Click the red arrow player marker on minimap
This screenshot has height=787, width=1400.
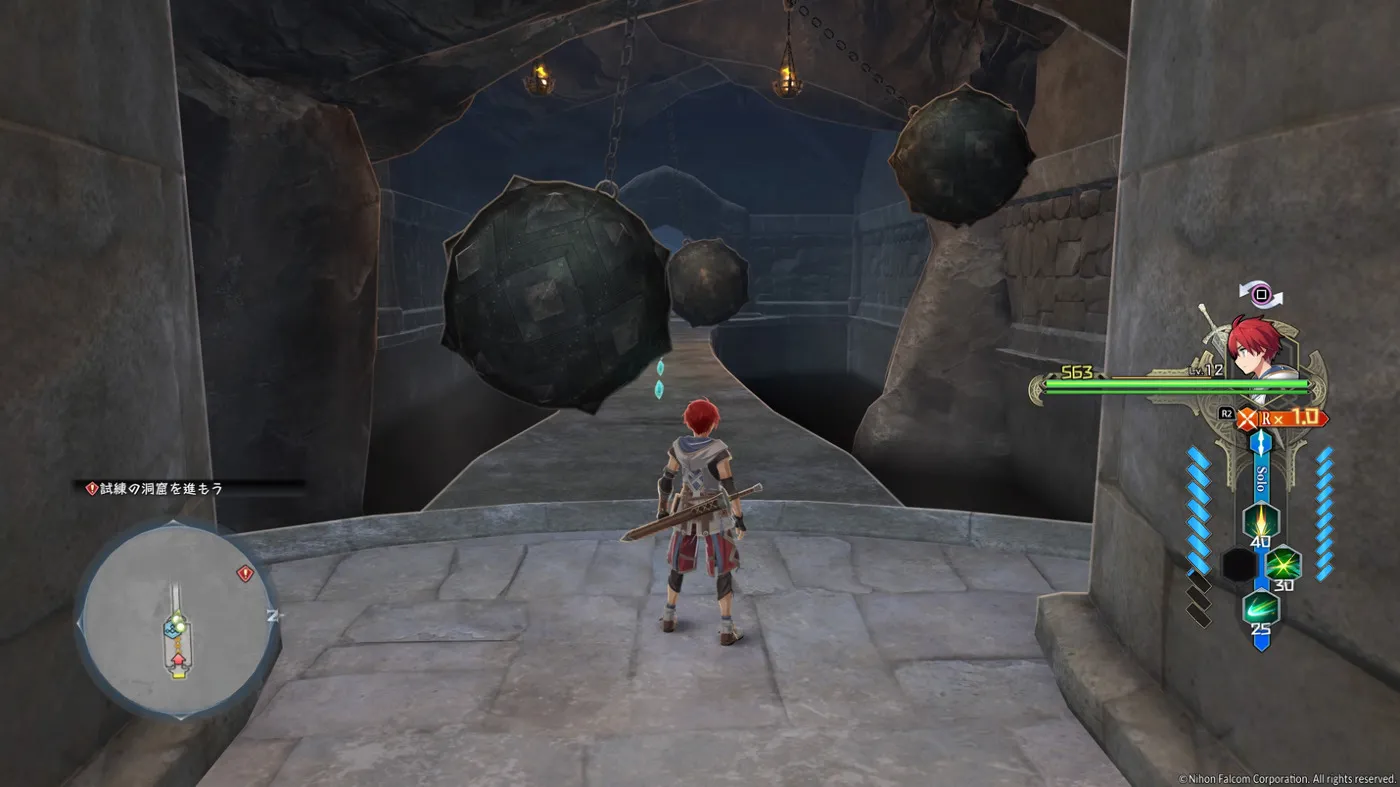click(x=178, y=660)
